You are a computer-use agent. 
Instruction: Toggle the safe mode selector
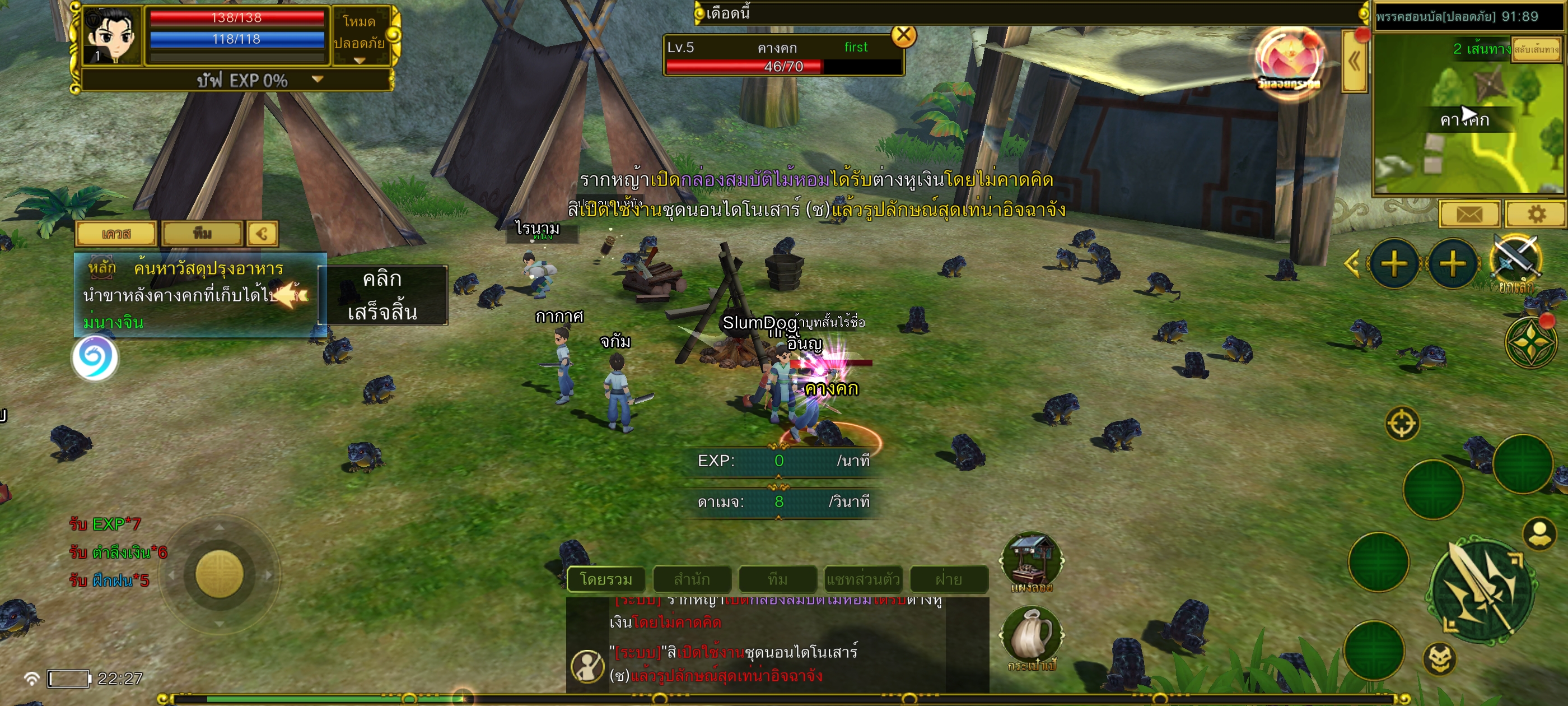coord(360,35)
